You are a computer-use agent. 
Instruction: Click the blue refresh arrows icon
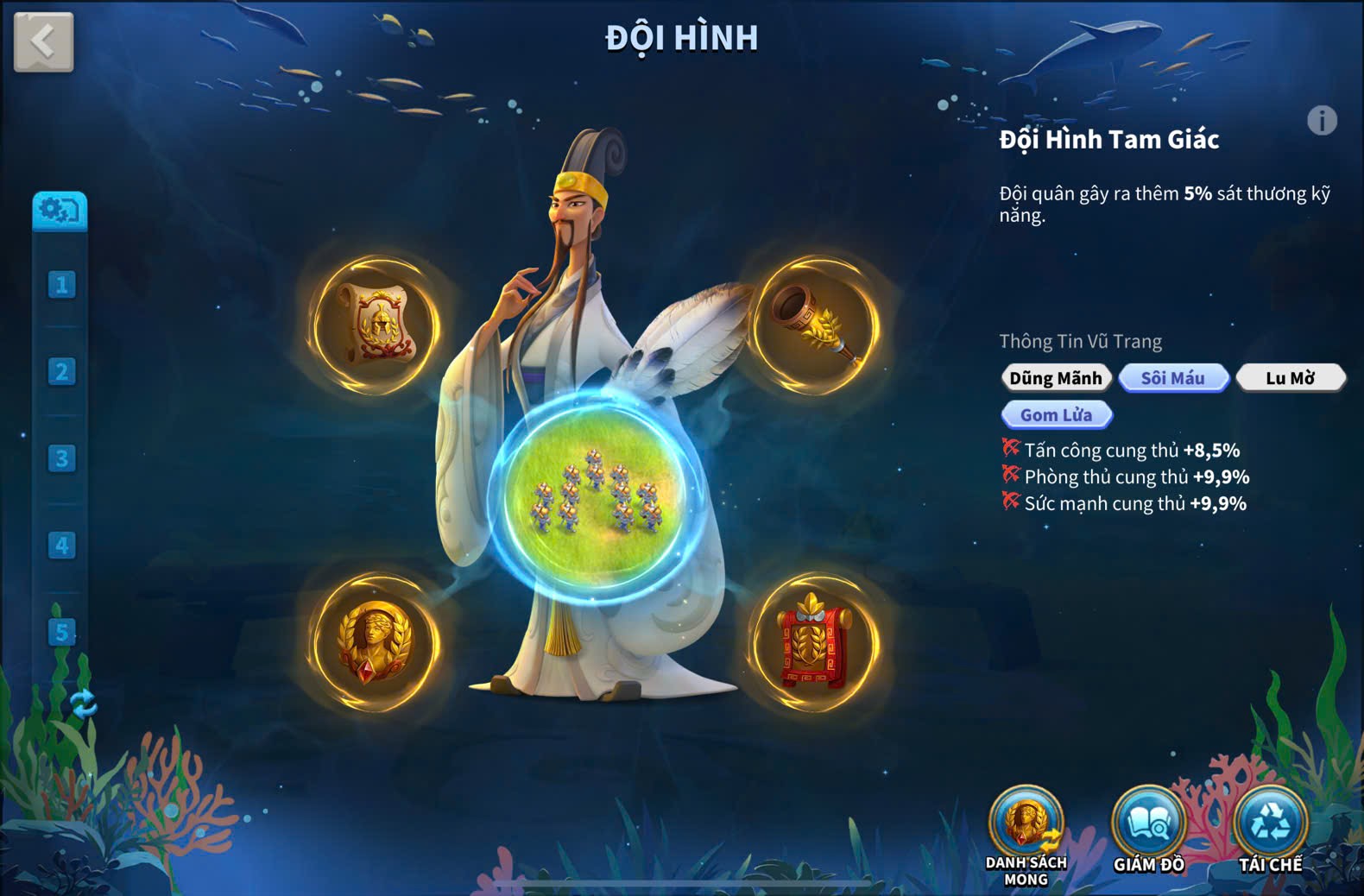[x=84, y=704]
